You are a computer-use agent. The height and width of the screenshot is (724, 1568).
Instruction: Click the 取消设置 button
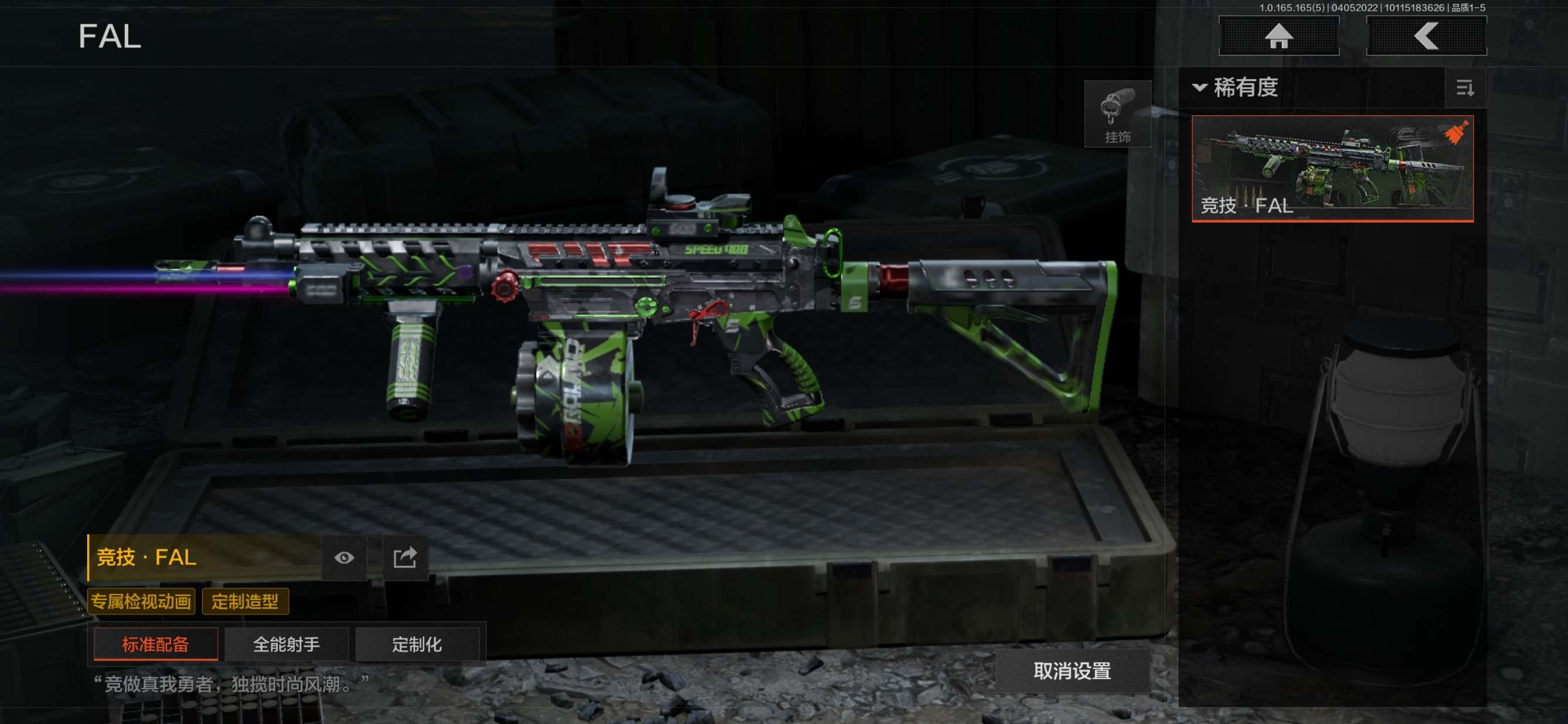(x=1072, y=671)
